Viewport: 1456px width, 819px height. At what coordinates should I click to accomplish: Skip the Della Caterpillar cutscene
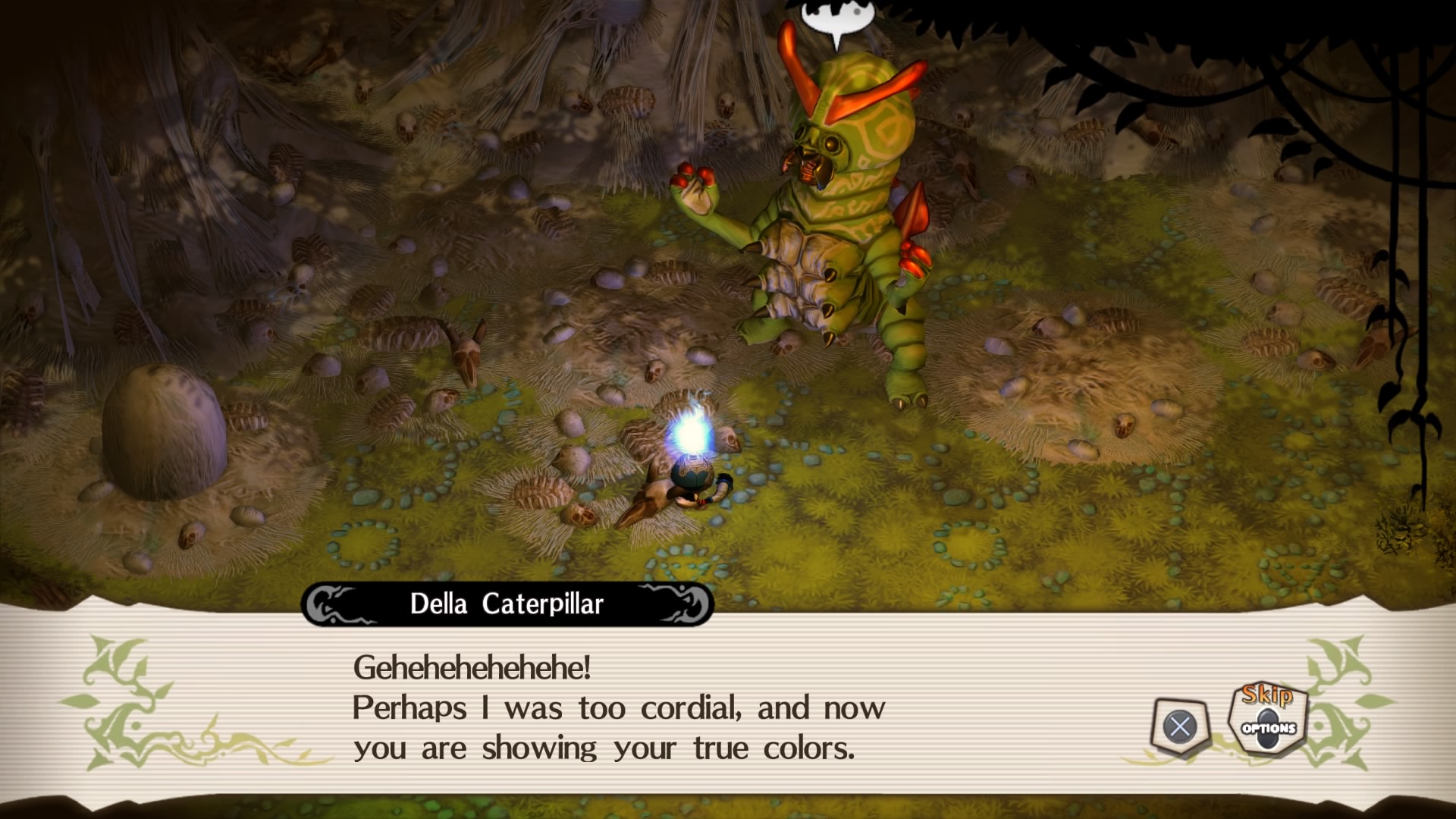click(x=1268, y=717)
